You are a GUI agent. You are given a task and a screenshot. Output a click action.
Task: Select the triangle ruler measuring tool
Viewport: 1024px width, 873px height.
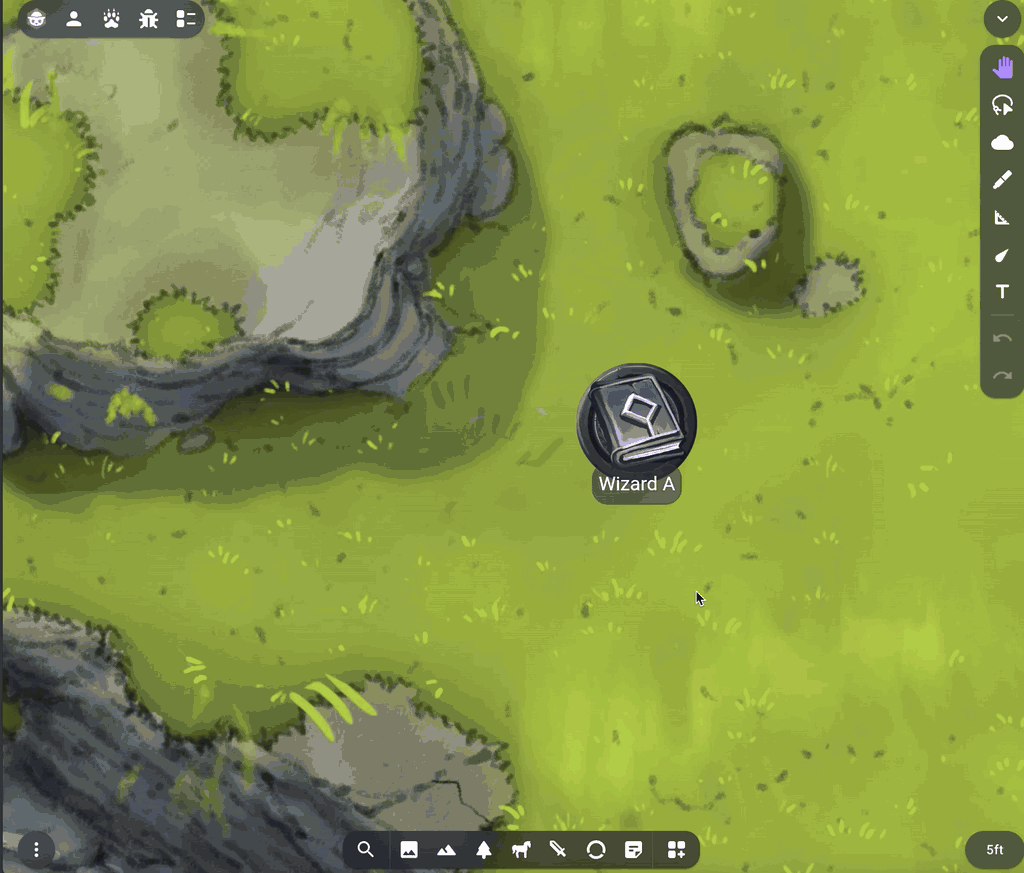1002,218
